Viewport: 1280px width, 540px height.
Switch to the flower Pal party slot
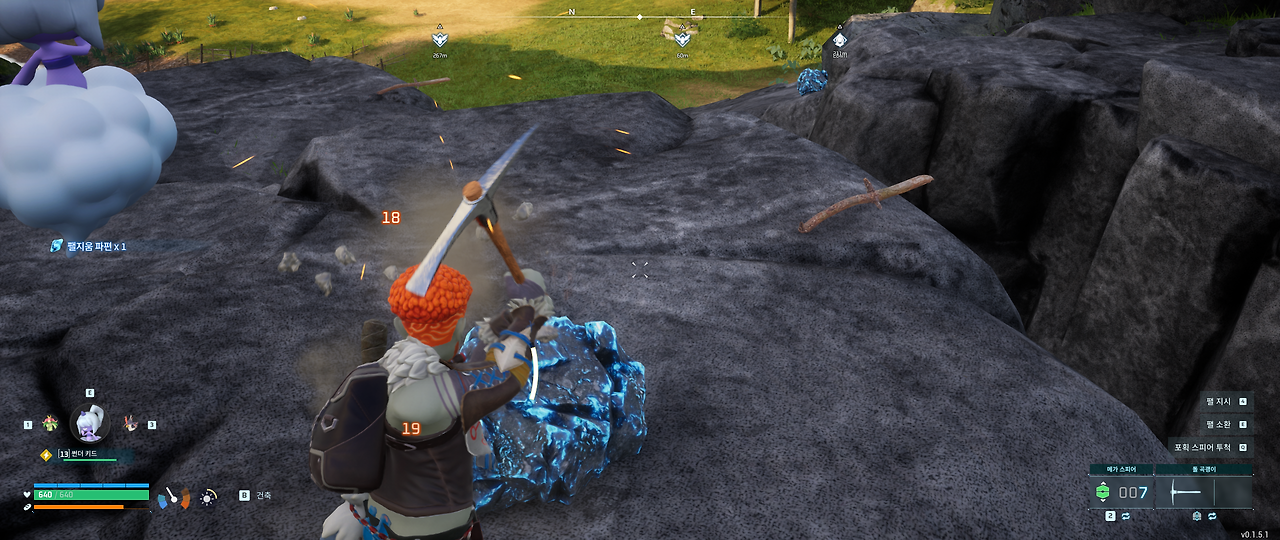point(50,424)
